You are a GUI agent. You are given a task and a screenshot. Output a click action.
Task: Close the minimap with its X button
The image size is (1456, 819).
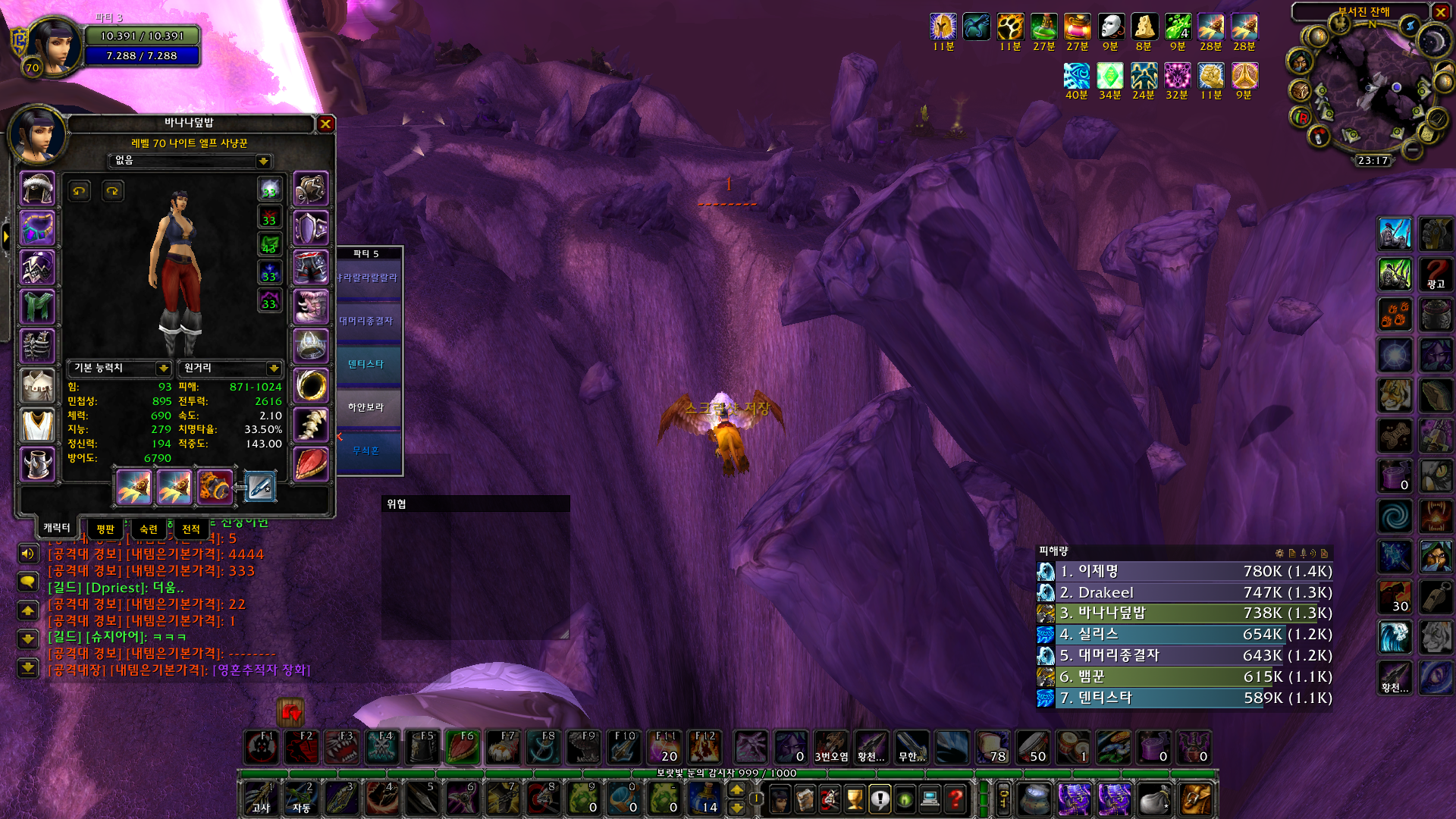point(1441,12)
